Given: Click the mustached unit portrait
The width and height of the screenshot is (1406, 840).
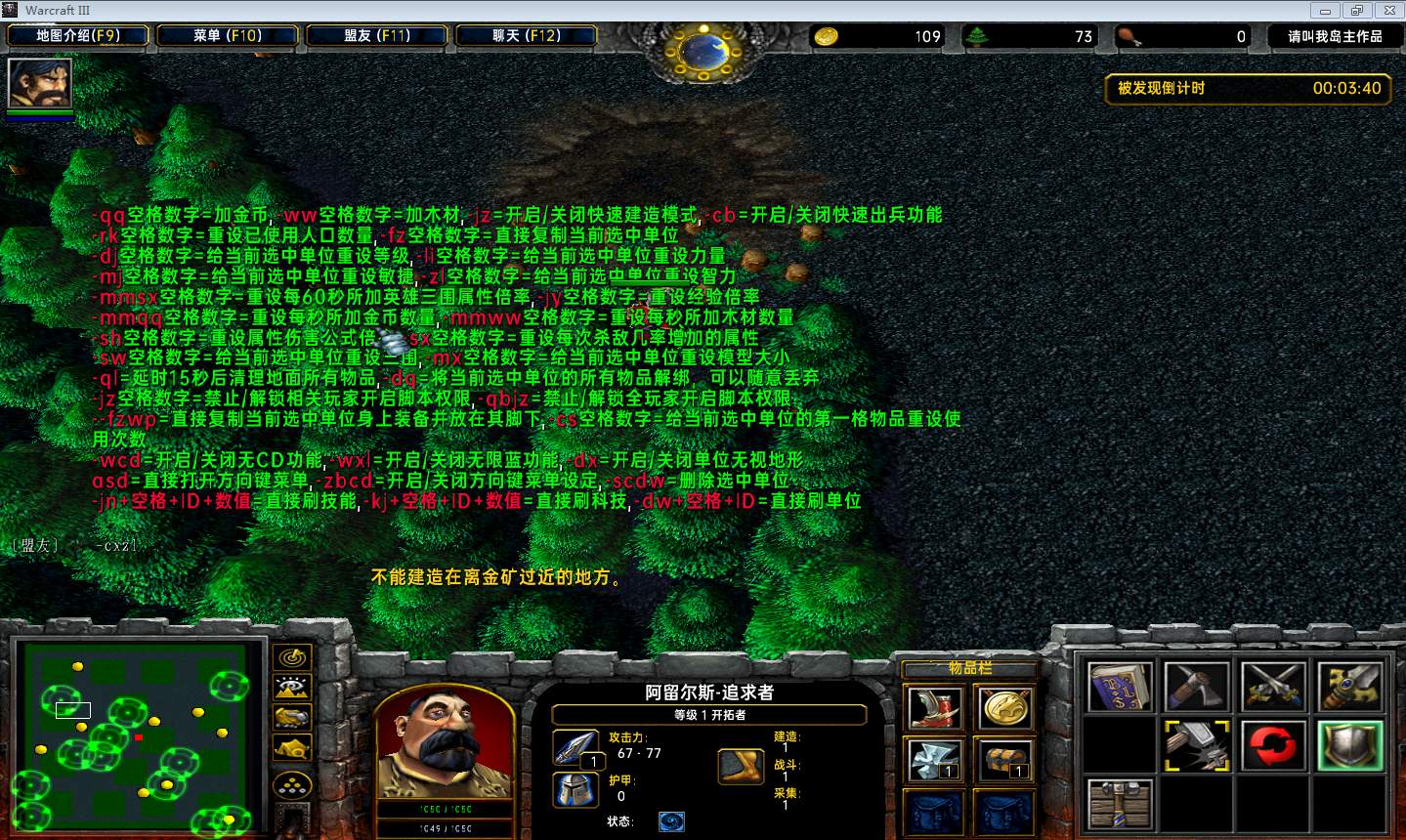Looking at the screenshot, I should [445, 742].
